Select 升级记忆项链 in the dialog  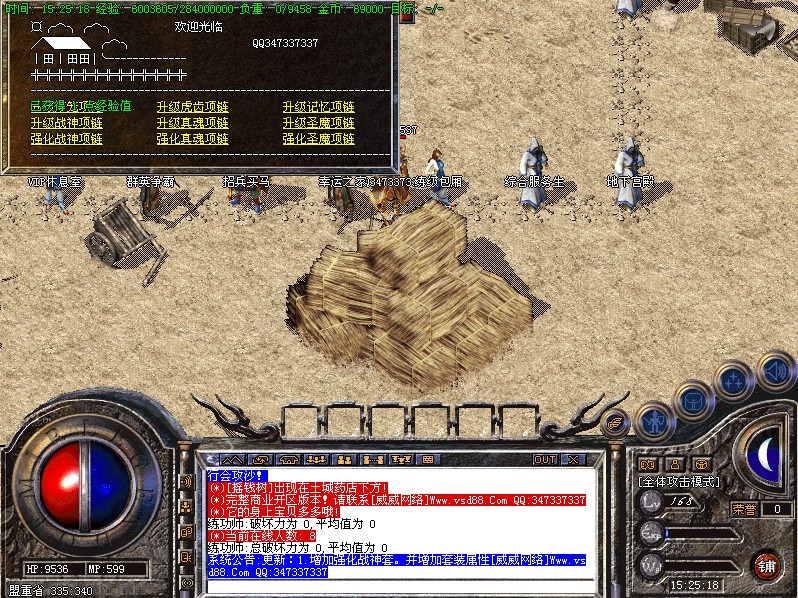(x=318, y=107)
